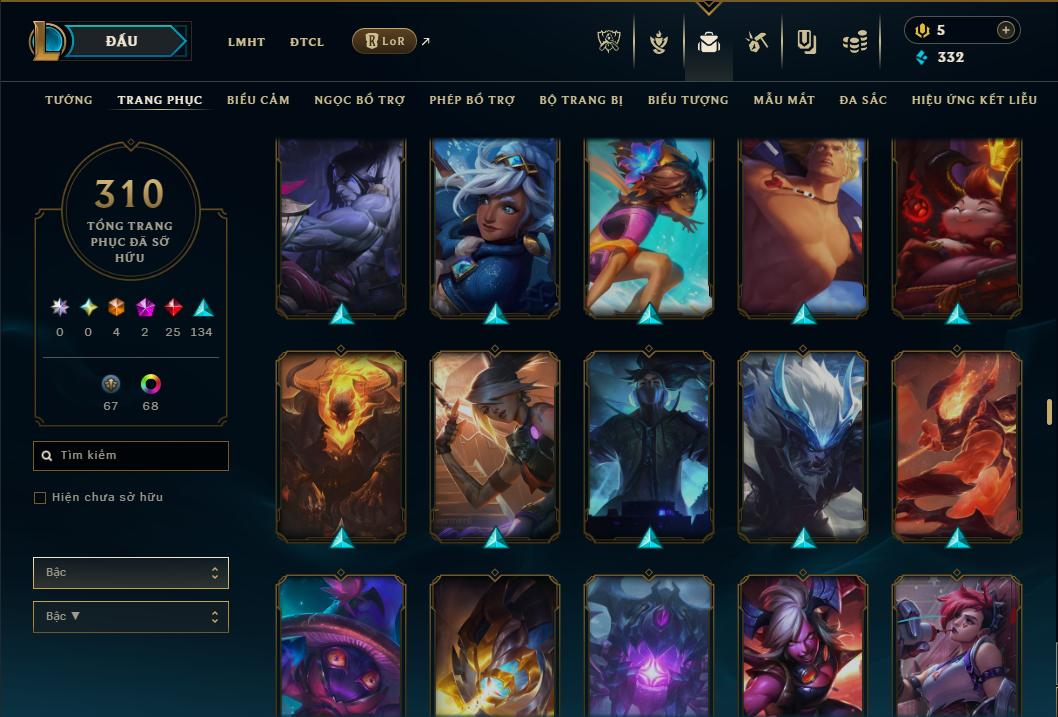
Task: Launch the LoR external link
Action: pos(385,41)
